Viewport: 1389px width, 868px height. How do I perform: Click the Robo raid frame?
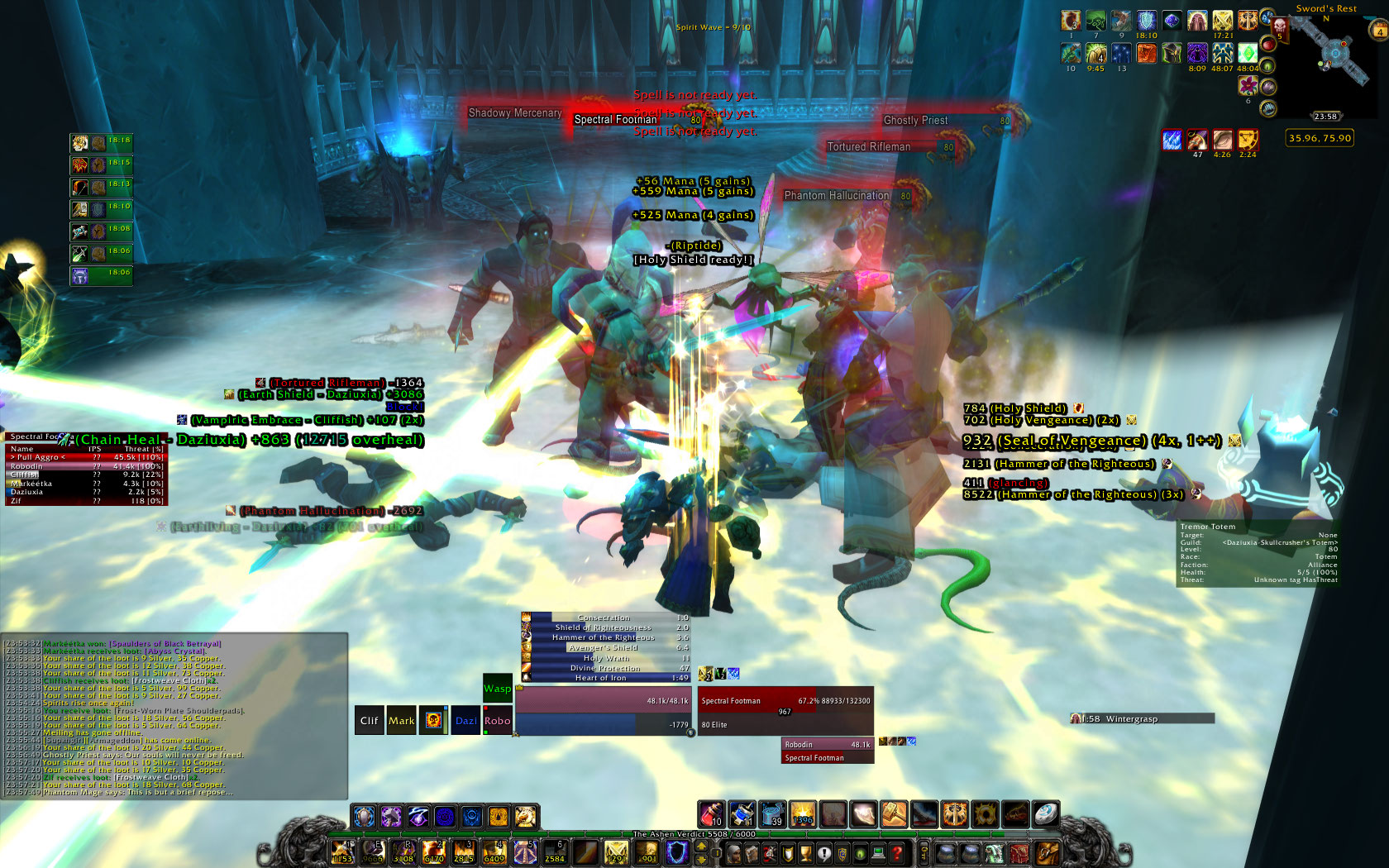497,721
